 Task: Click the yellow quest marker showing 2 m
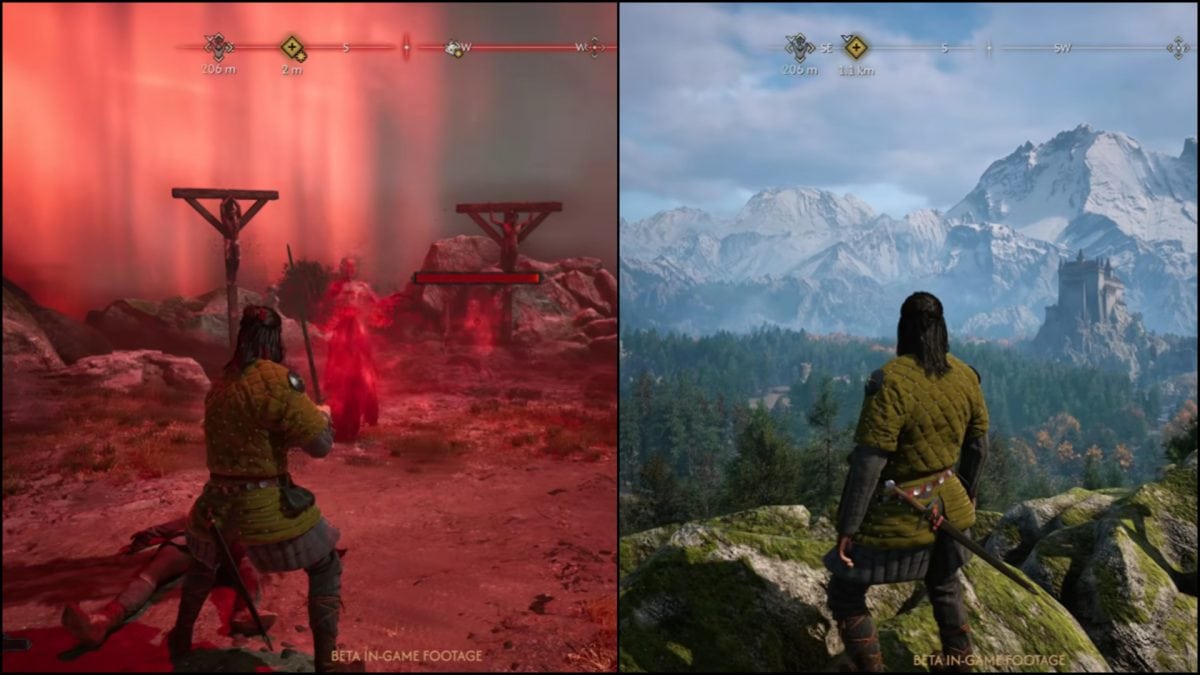click(292, 47)
